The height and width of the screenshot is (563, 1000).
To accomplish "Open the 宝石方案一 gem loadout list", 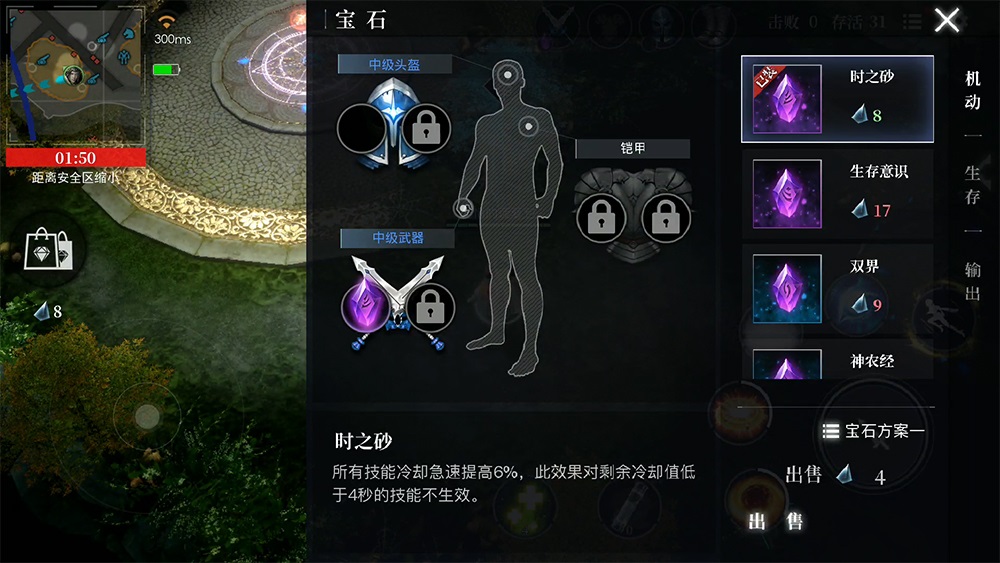I will coord(874,431).
